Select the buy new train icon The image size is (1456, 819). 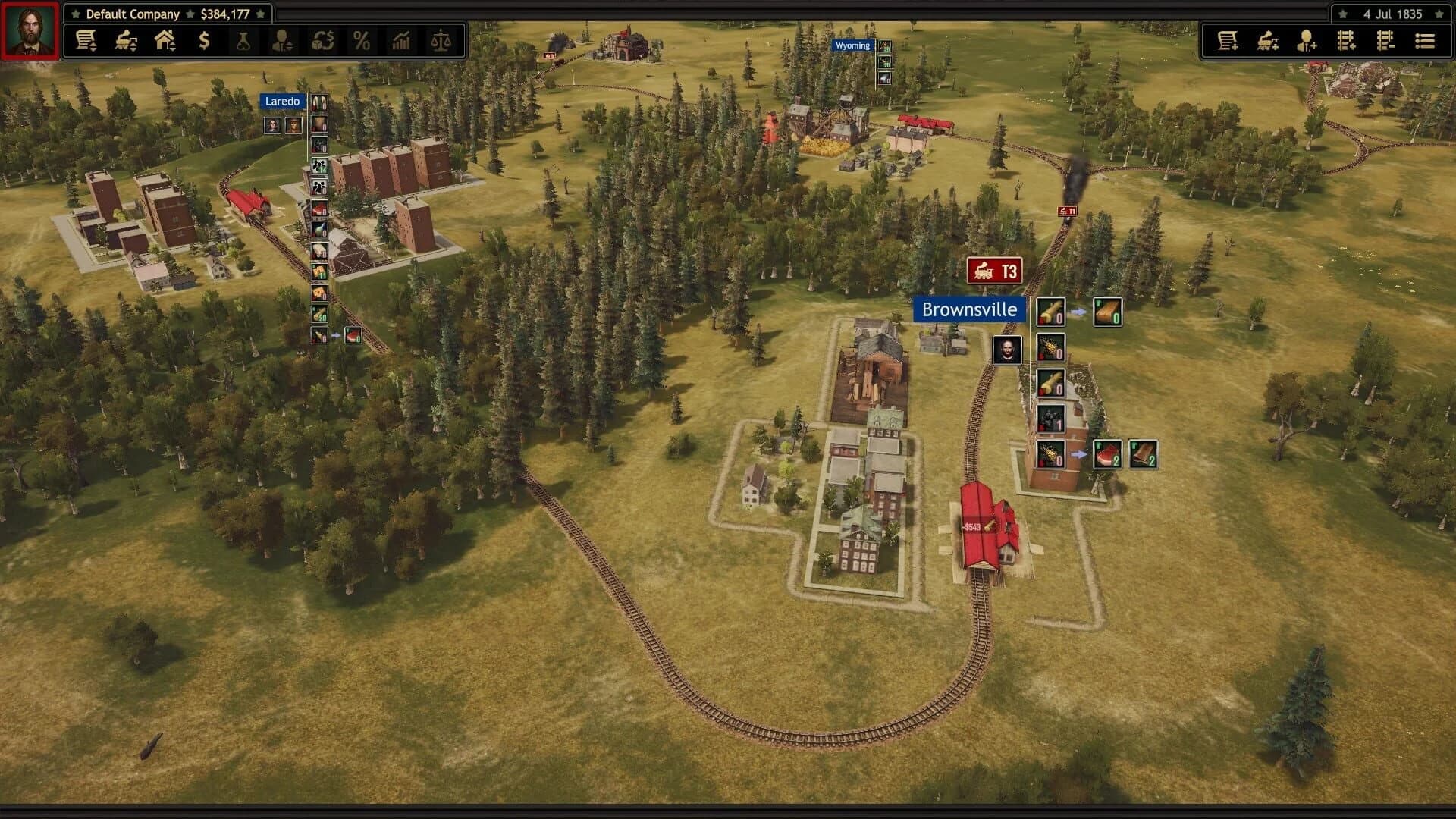[1267, 42]
